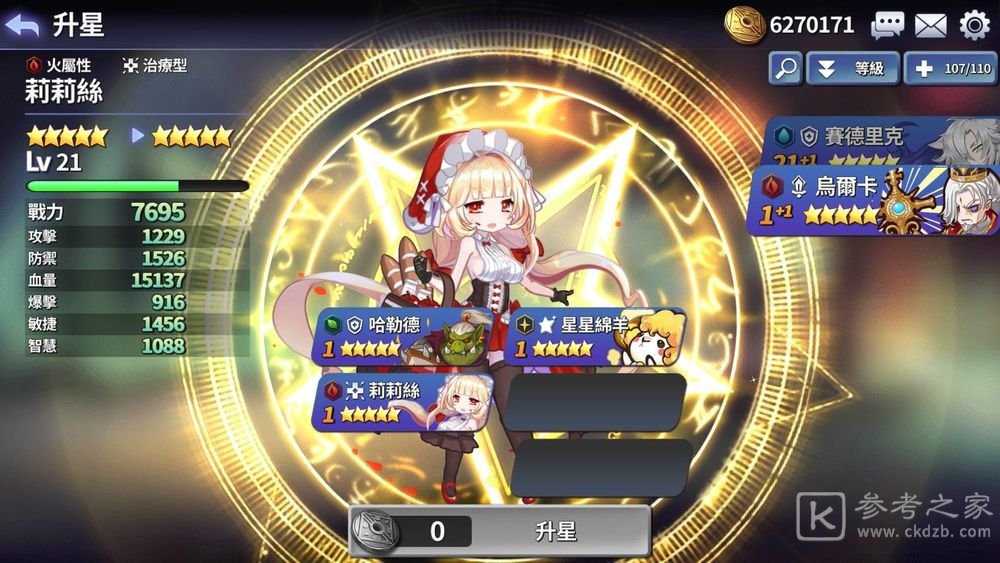Screen dimensions: 1000x563
Task: Open the mailbox envelope icon
Action: click(x=930, y=25)
